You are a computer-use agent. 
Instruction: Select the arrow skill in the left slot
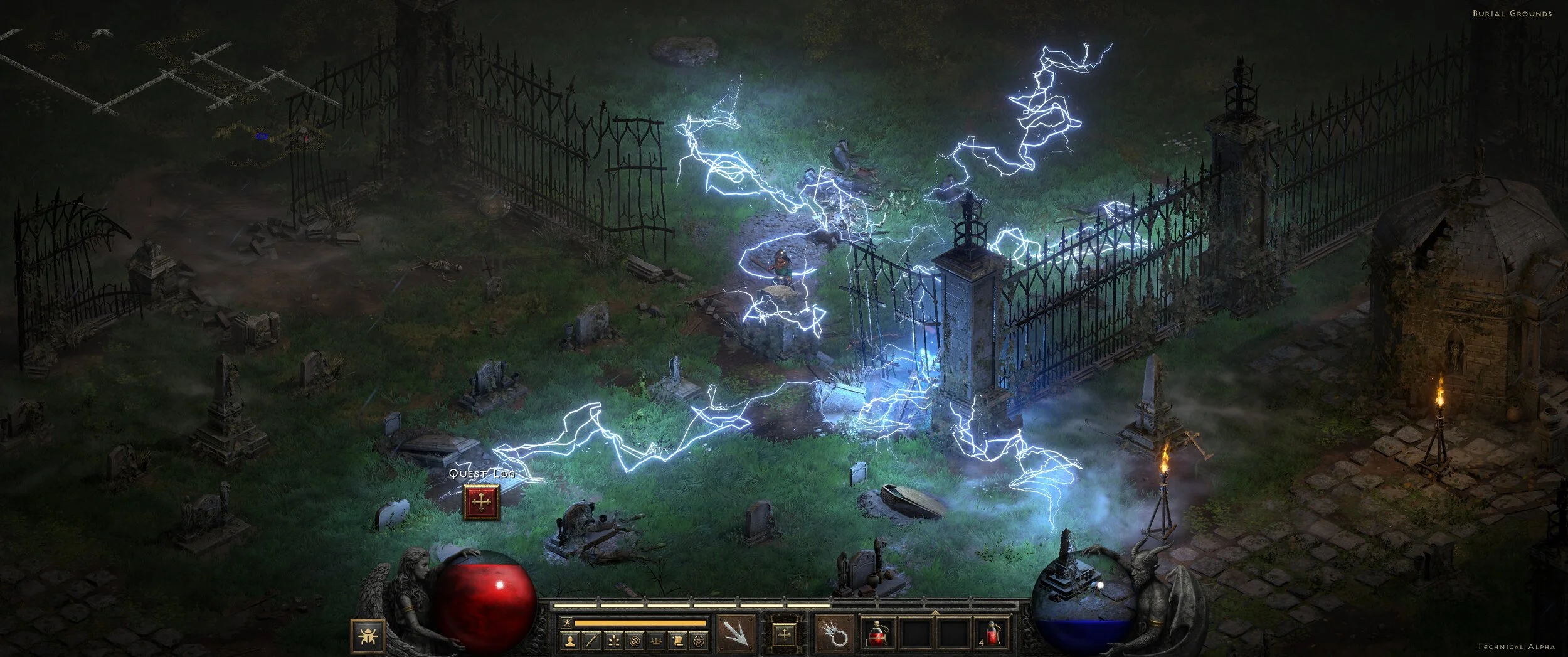click(x=736, y=636)
